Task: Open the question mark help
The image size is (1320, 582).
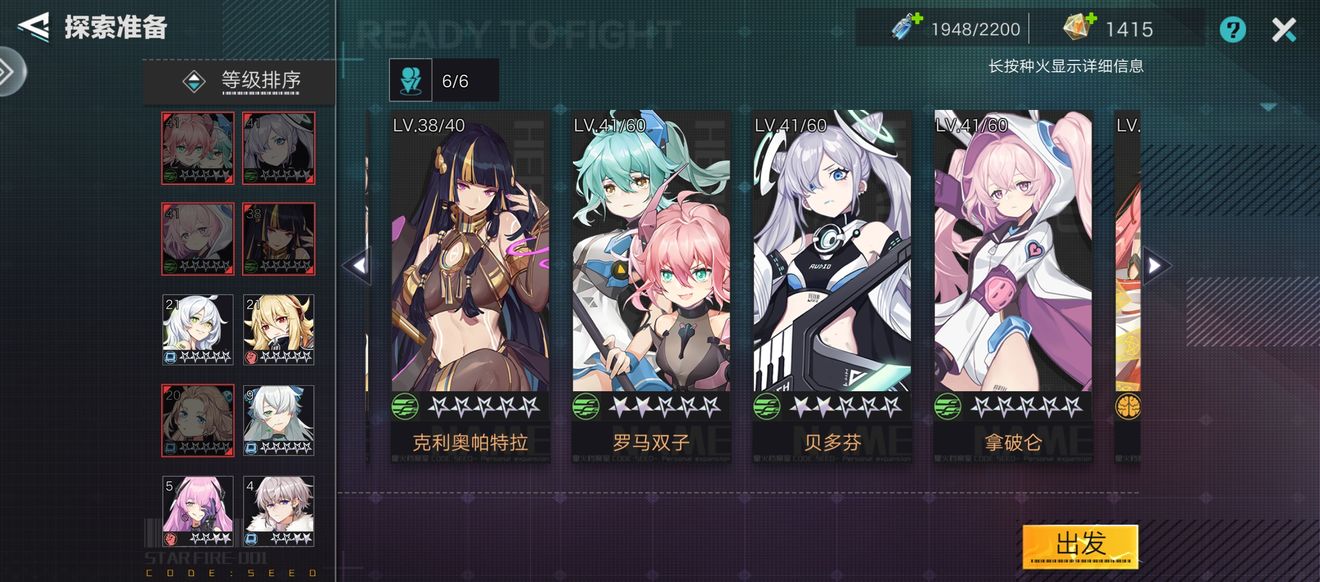Action: click(x=1233, y=30)
